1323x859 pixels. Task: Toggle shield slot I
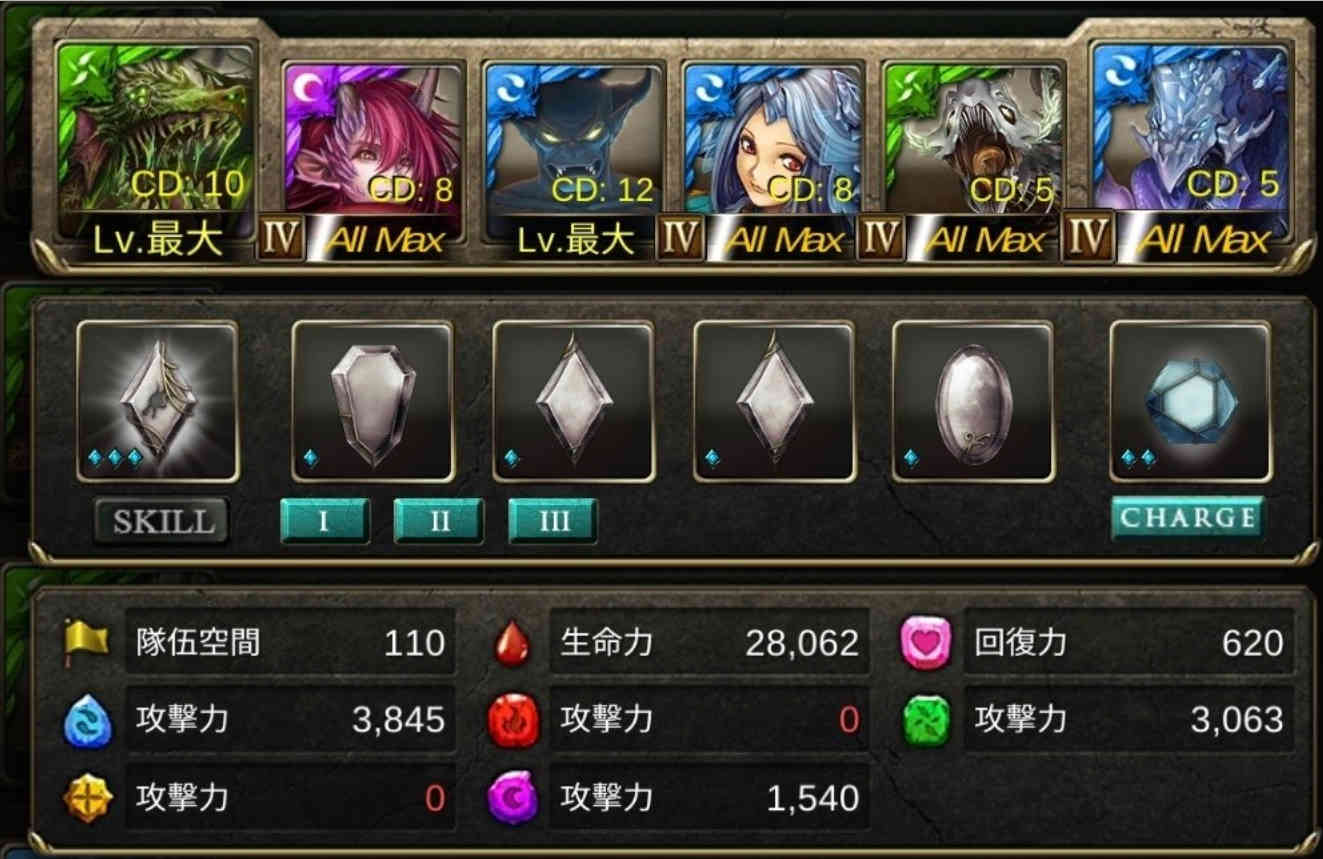[x=326, y=520]
